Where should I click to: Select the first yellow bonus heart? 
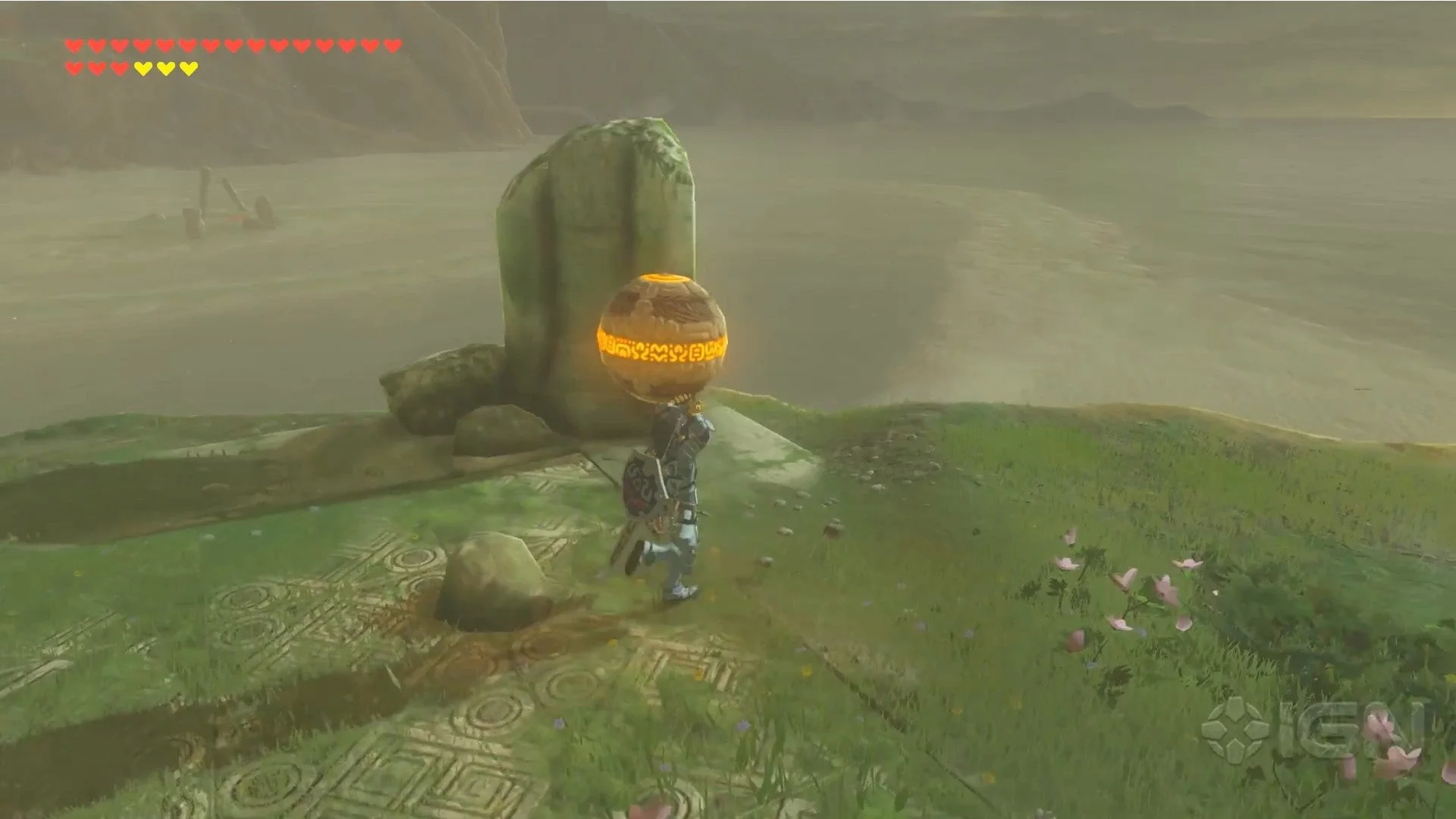[144, 67]
